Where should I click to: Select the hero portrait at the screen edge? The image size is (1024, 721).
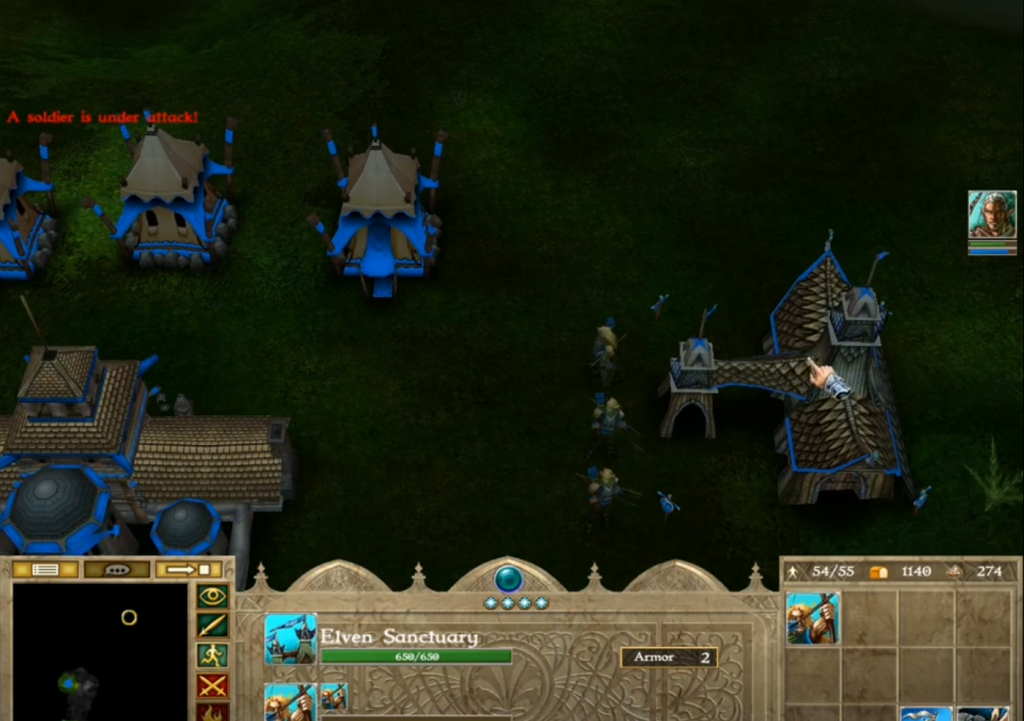tap(991, 216)
